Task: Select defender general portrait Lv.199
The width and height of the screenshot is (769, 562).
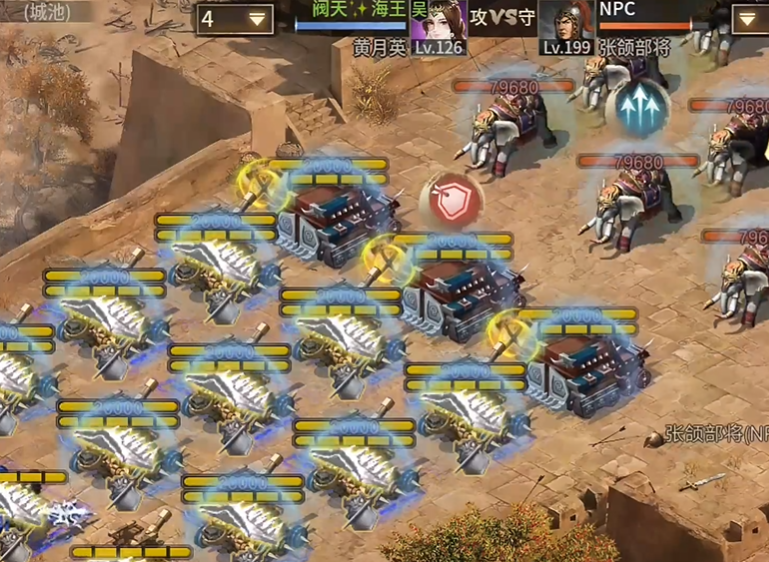Action: [567, 27]
